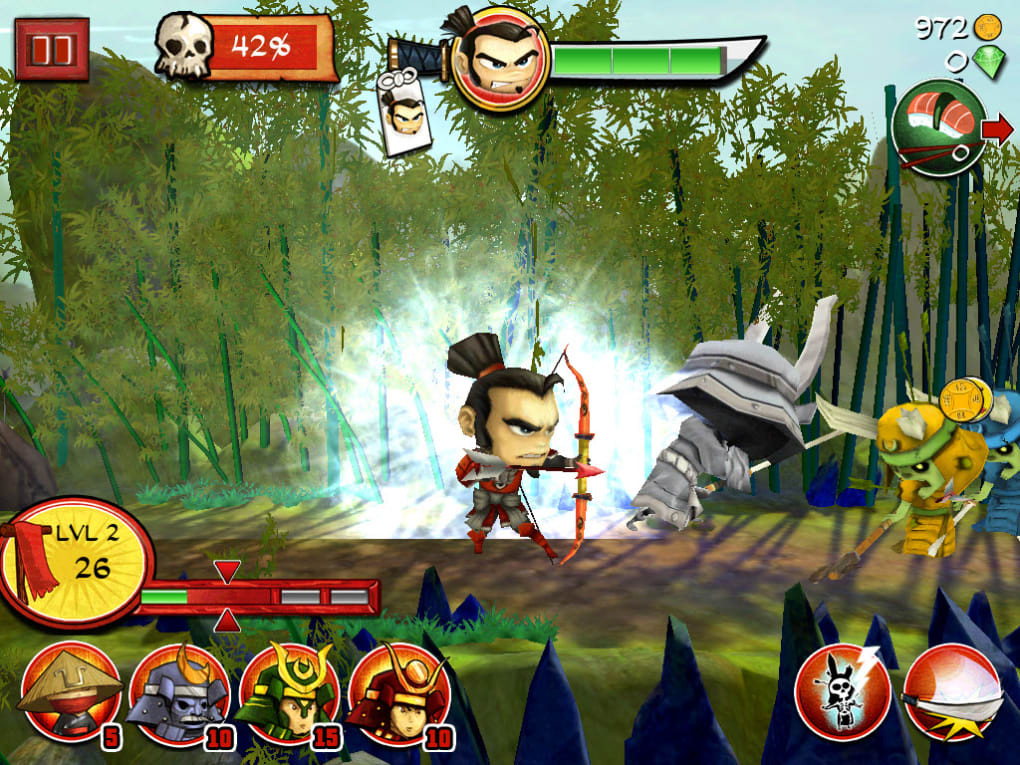Trigger the sword slash attack button
Viewport: 1020px width, 765px height.
953,692
